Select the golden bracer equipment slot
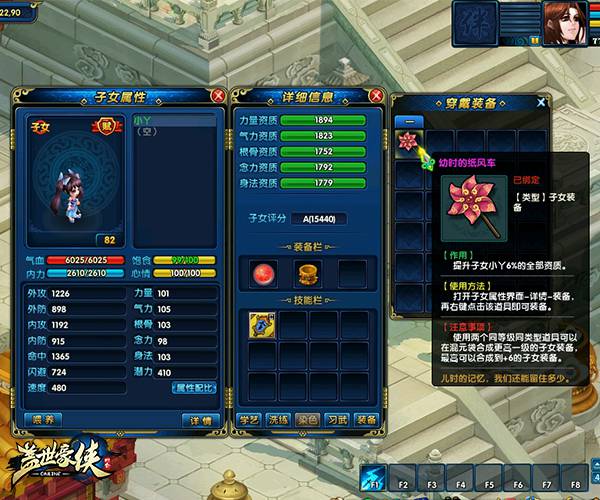Viewport: 600px width, 500px height. (x=307, y=273)
